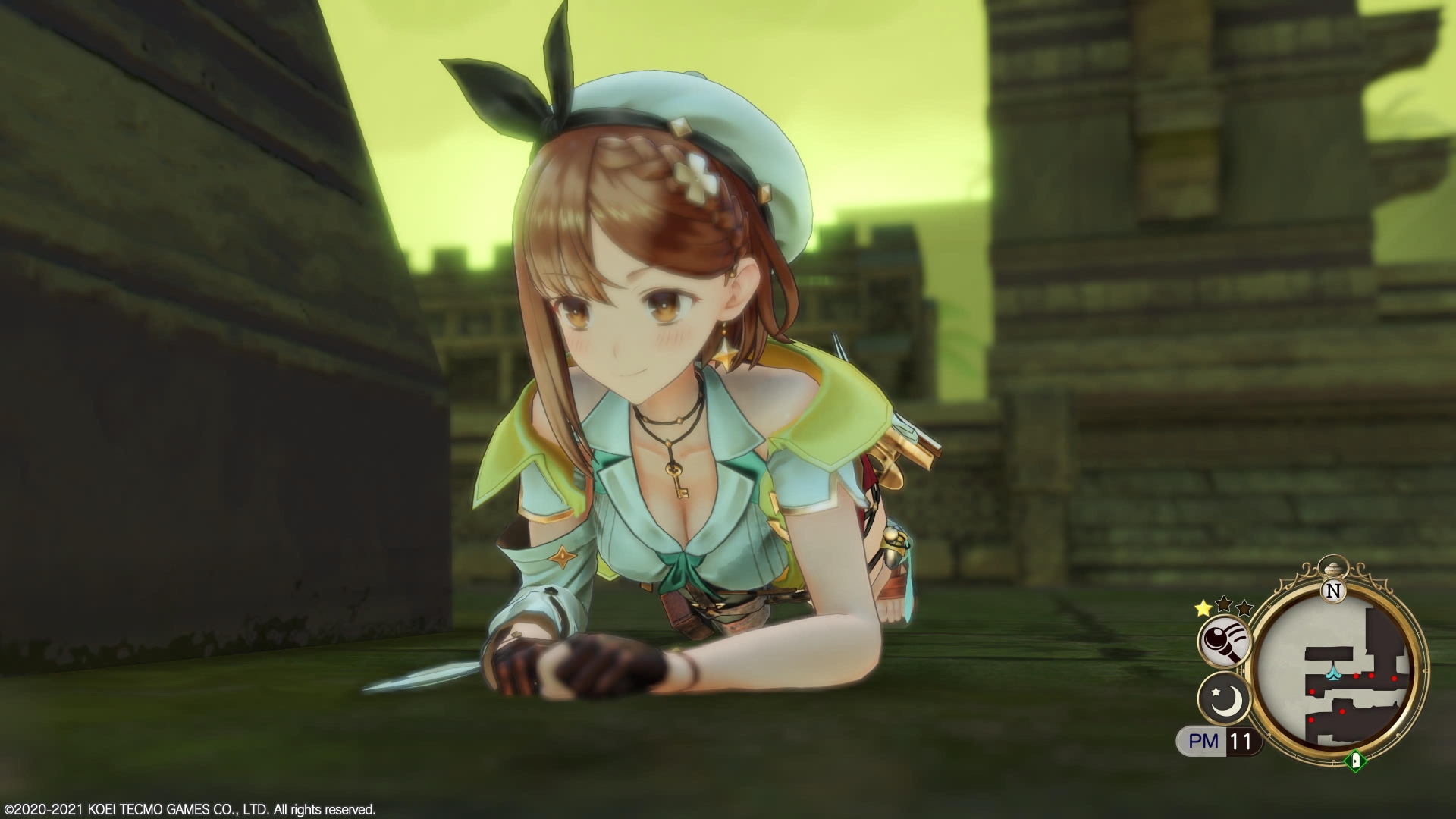Select the filled yellow rank star
Viewport: 1456px width, 819px height.
pos(1202,607)
